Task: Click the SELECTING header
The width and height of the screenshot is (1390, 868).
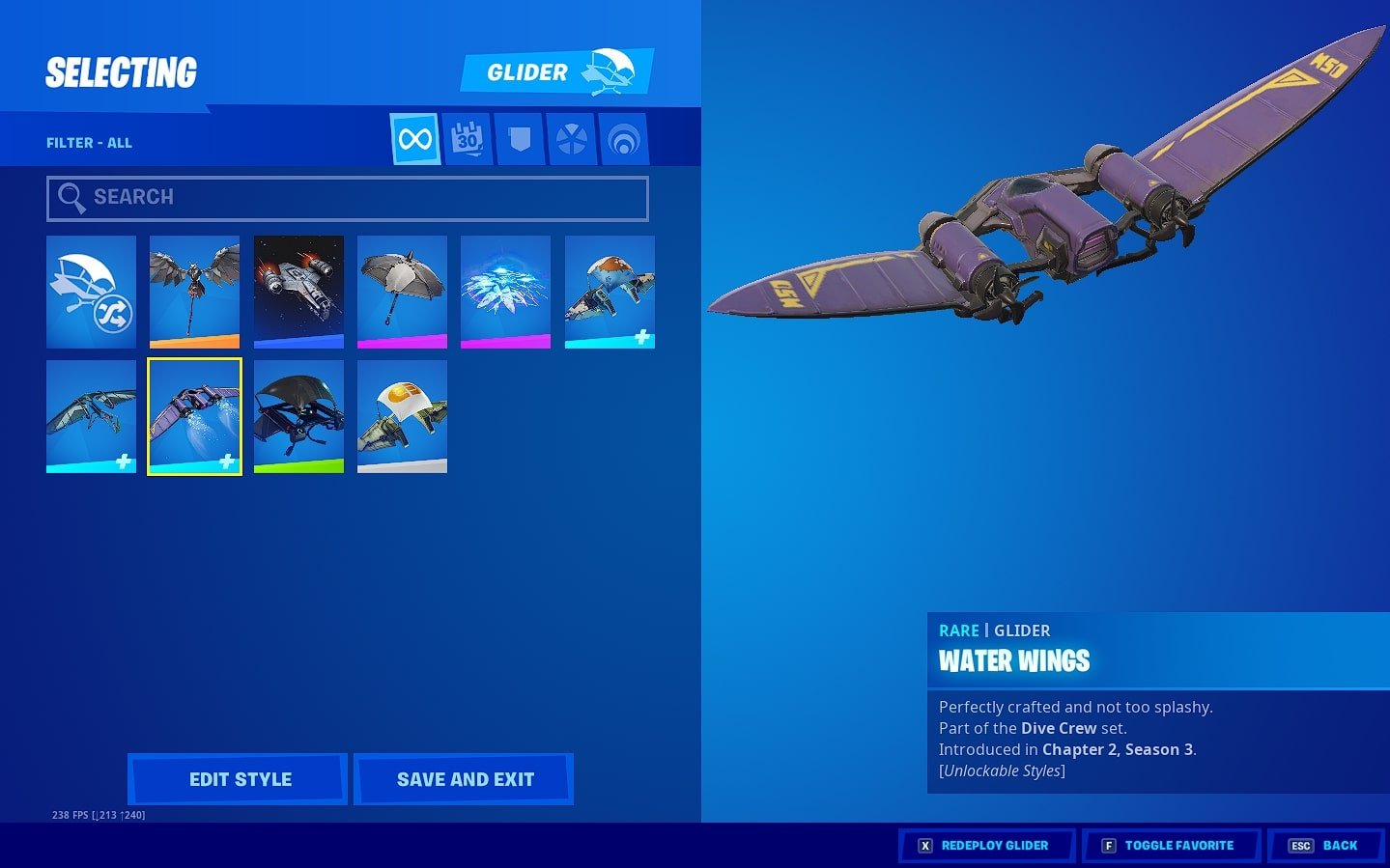Action: tap(121, 71)
